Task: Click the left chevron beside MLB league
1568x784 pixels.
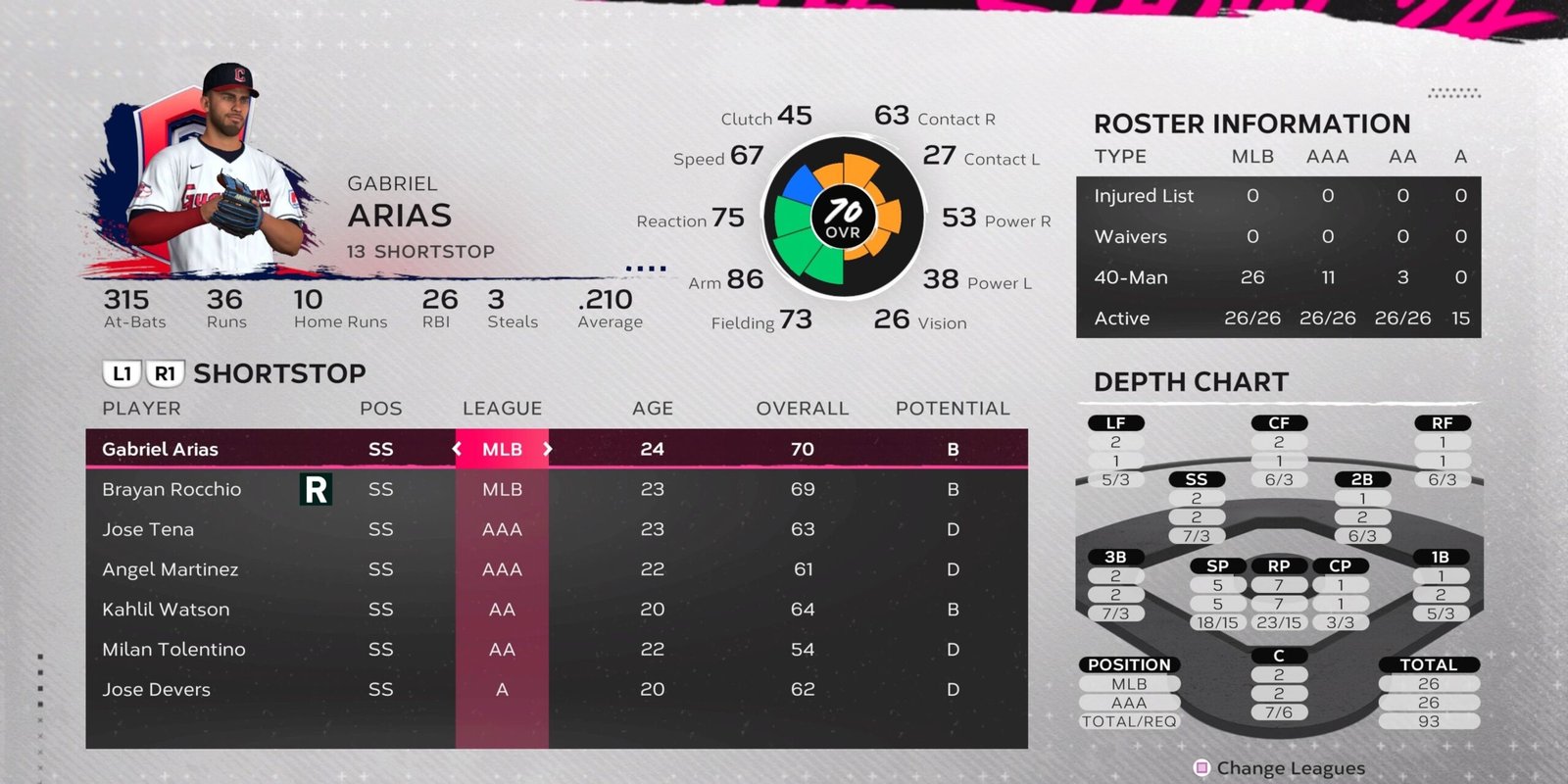Action: [456, 449]
